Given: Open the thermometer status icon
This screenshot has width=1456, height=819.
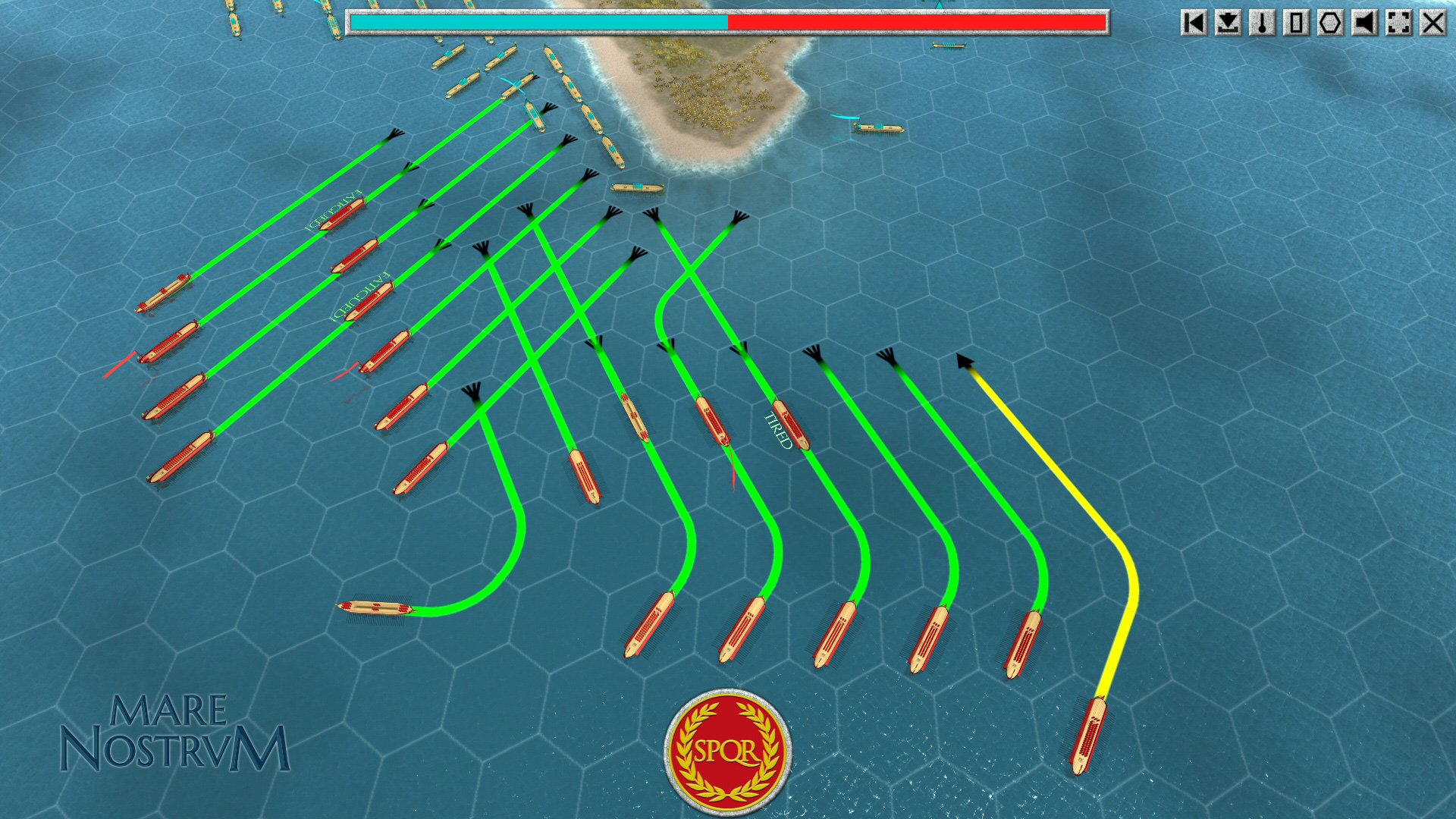Looking at the screenshot, I should (1264, 23).
